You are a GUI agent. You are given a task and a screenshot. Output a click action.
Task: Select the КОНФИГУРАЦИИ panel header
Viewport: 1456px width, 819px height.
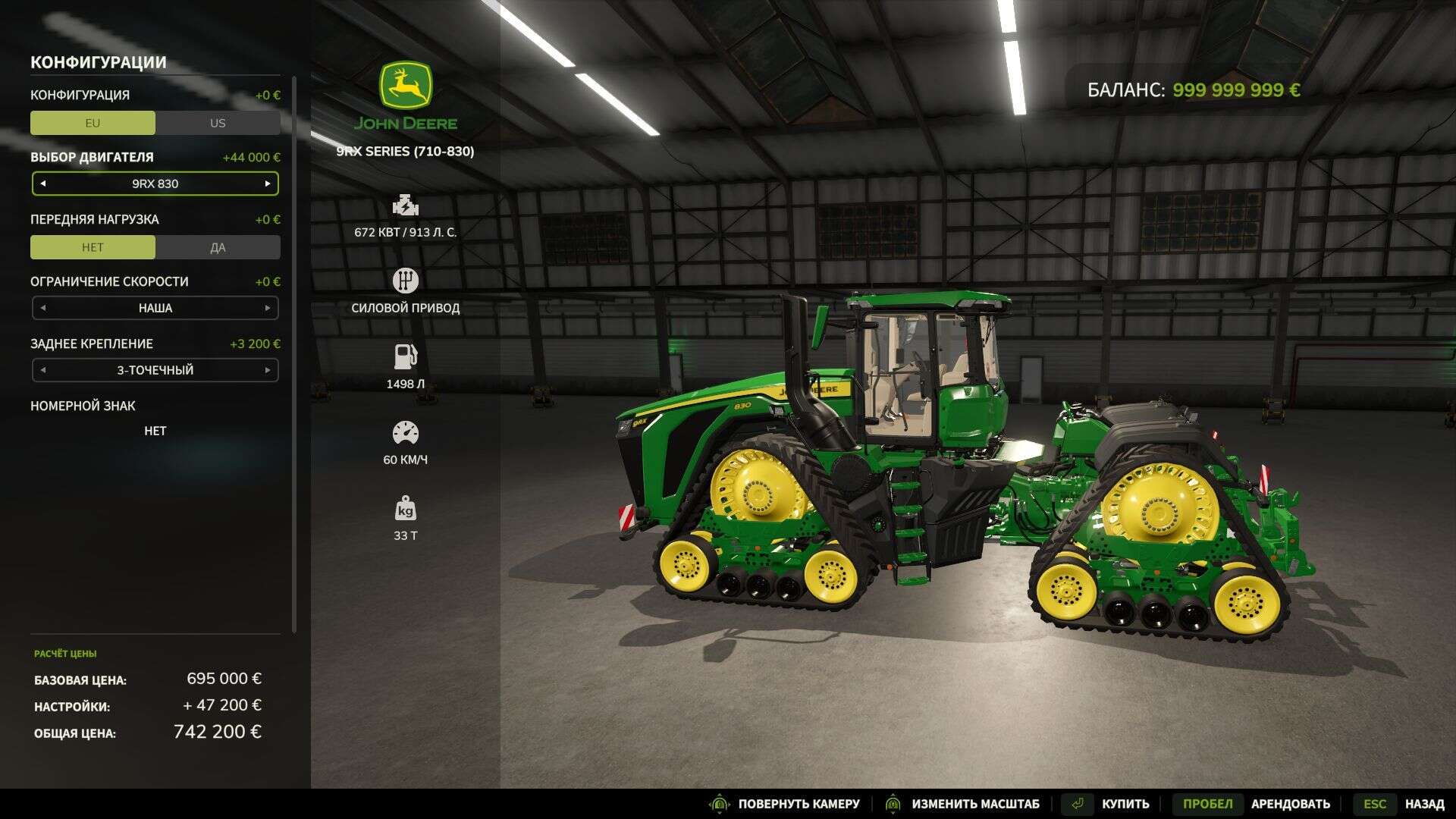click(97, 63)
